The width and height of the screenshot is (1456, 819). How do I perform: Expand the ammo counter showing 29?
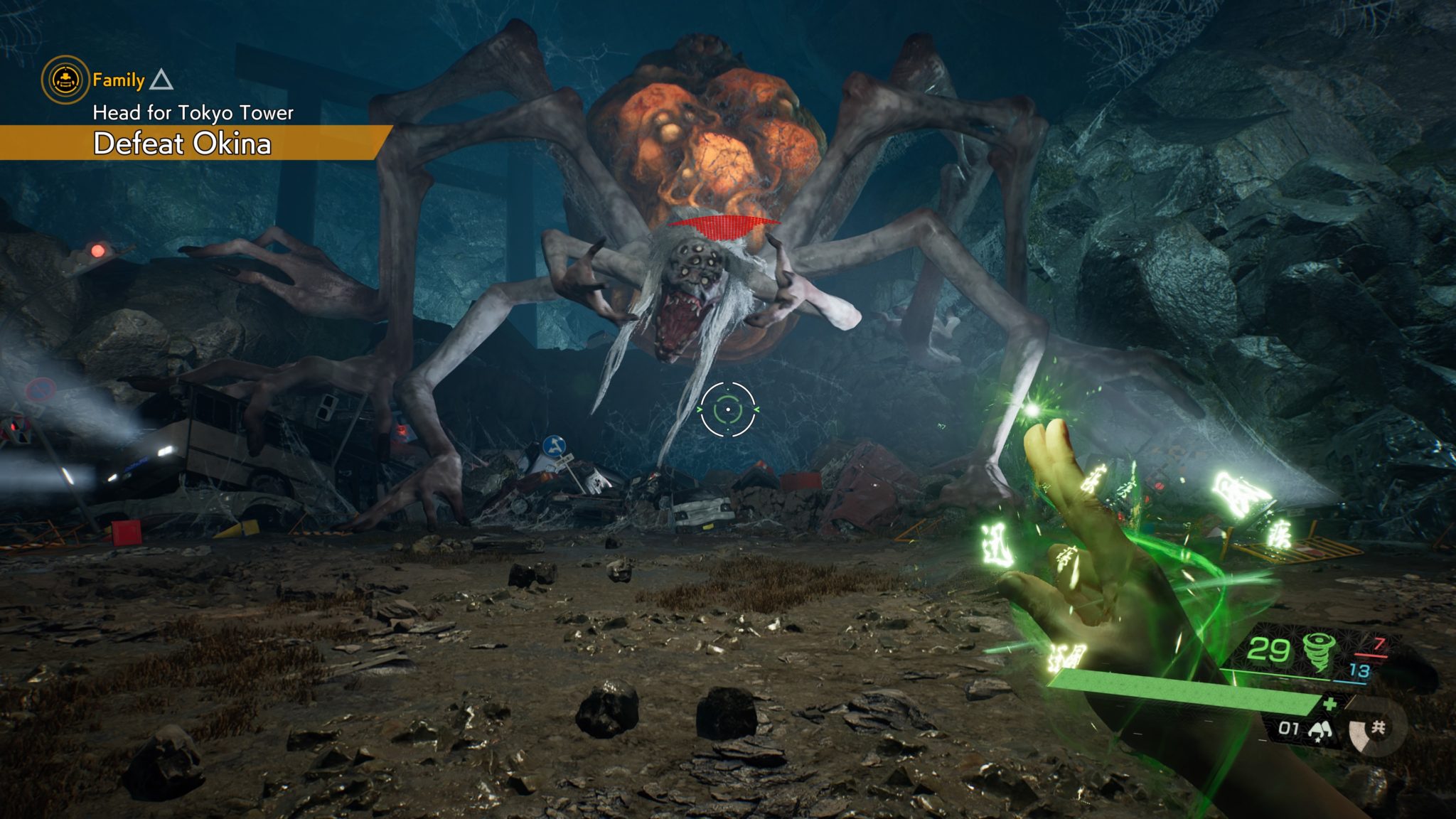click(1270, 648)
